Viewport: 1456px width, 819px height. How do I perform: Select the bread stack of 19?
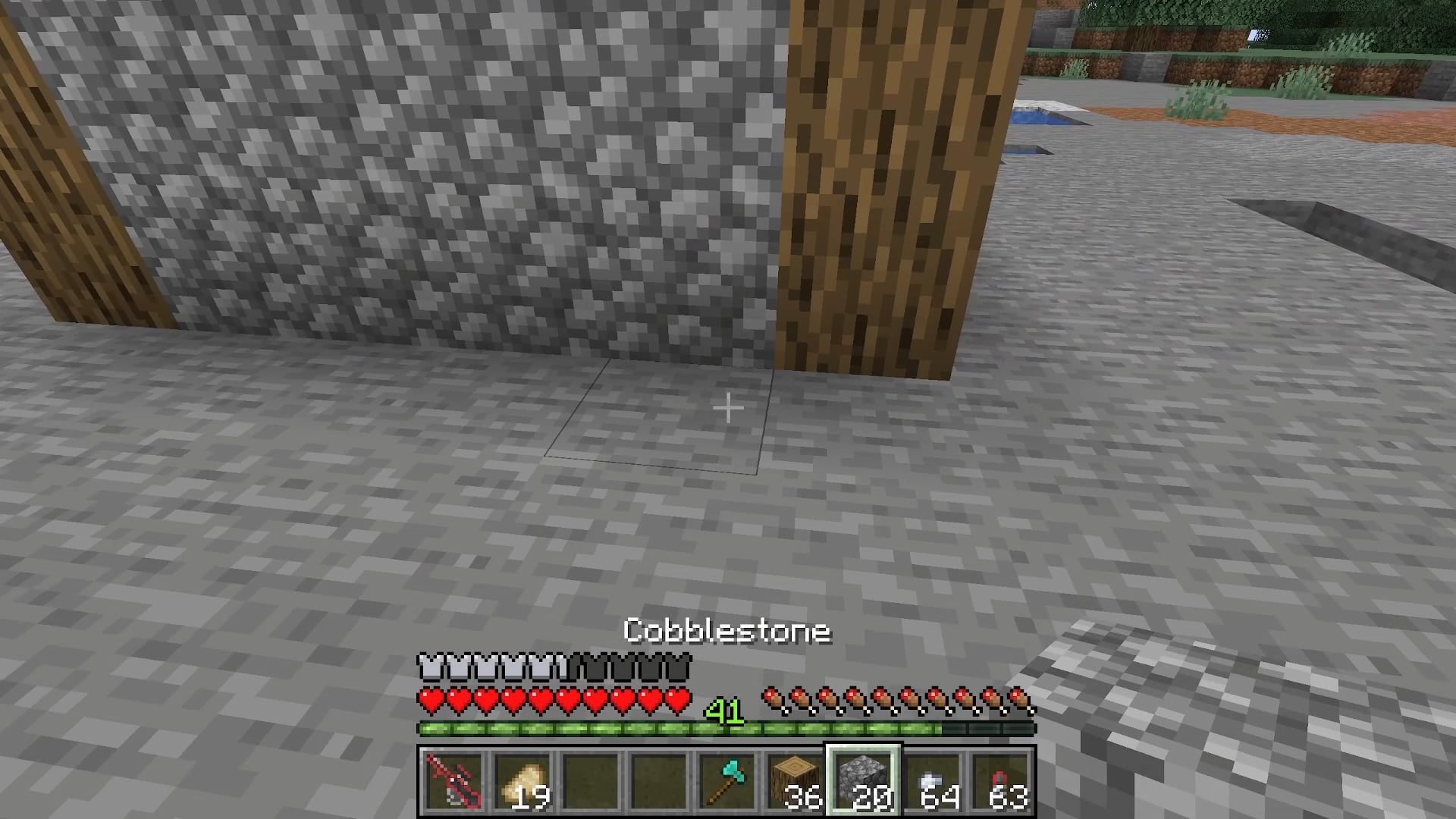point(521,781)
